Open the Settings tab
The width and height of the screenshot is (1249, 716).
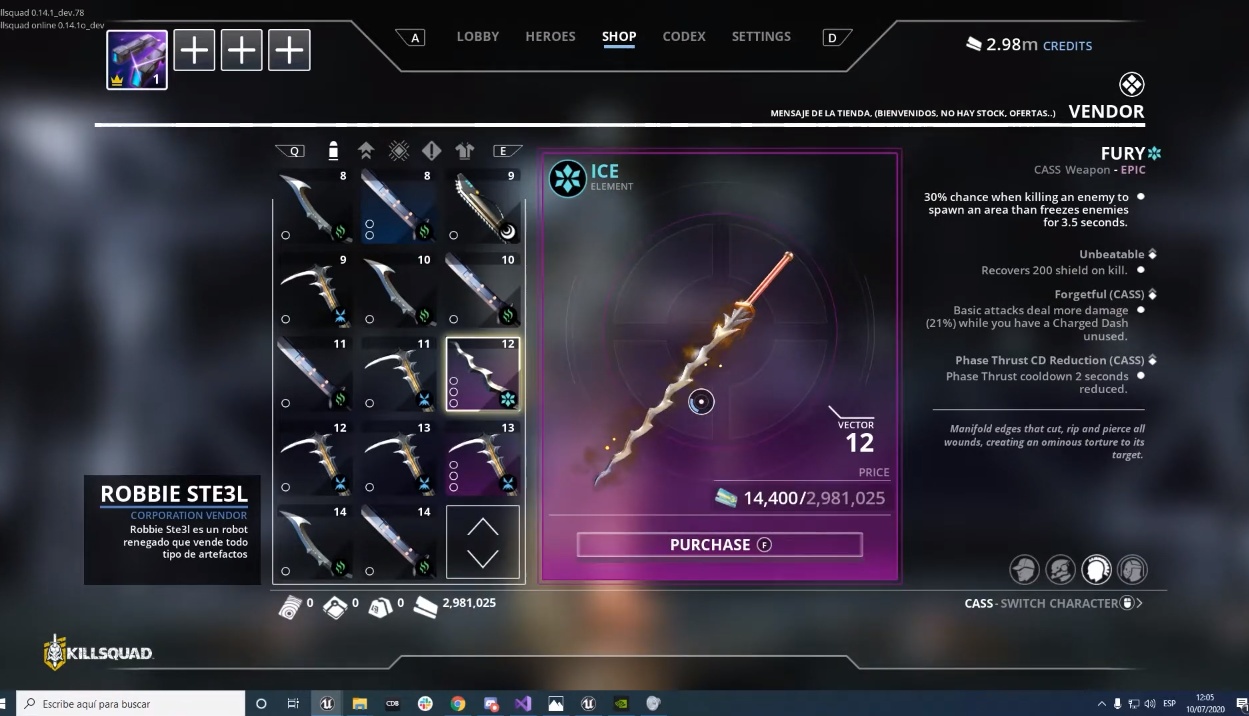click(761, 37)
